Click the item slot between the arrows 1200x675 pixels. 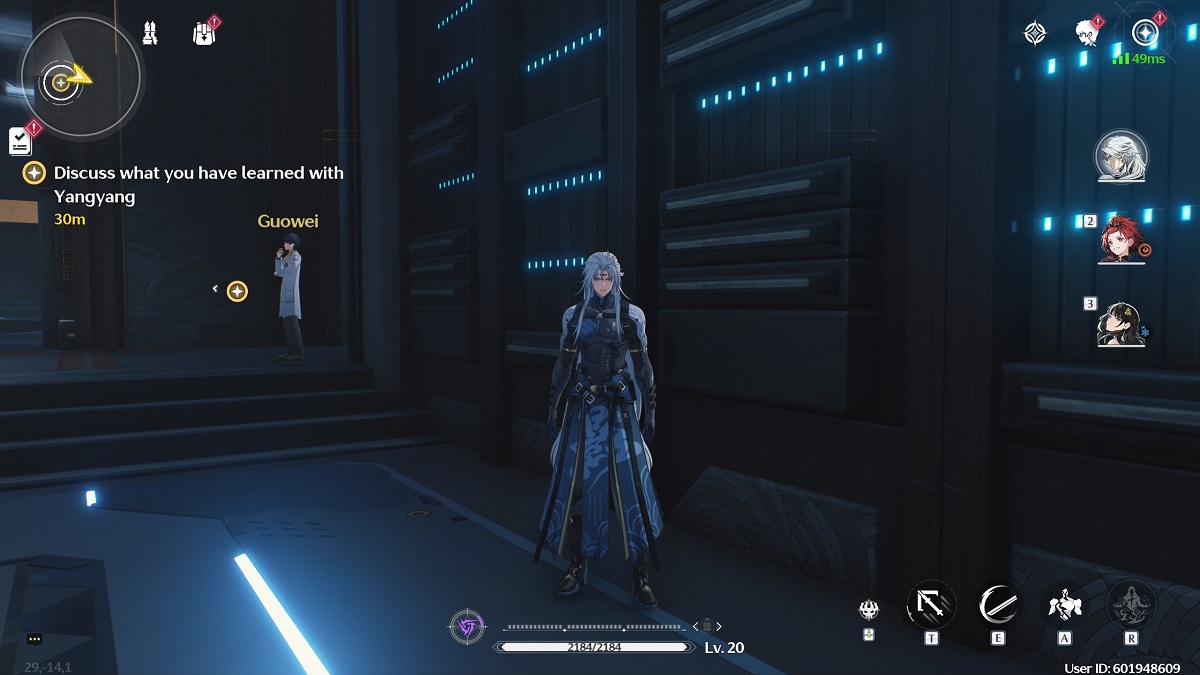click(707, 626)
